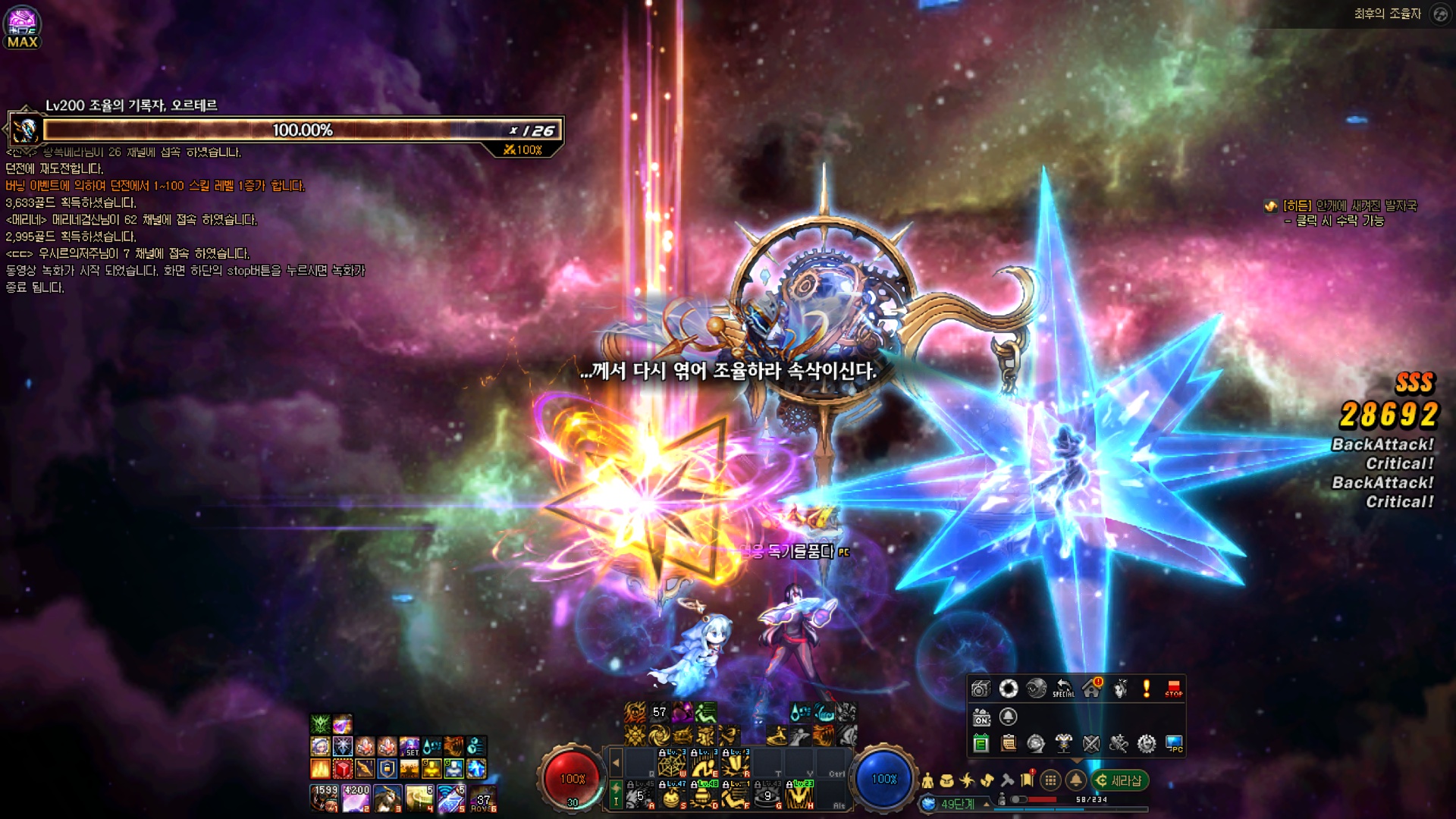Use the quick slot item with 1599 count

[325, 799]
